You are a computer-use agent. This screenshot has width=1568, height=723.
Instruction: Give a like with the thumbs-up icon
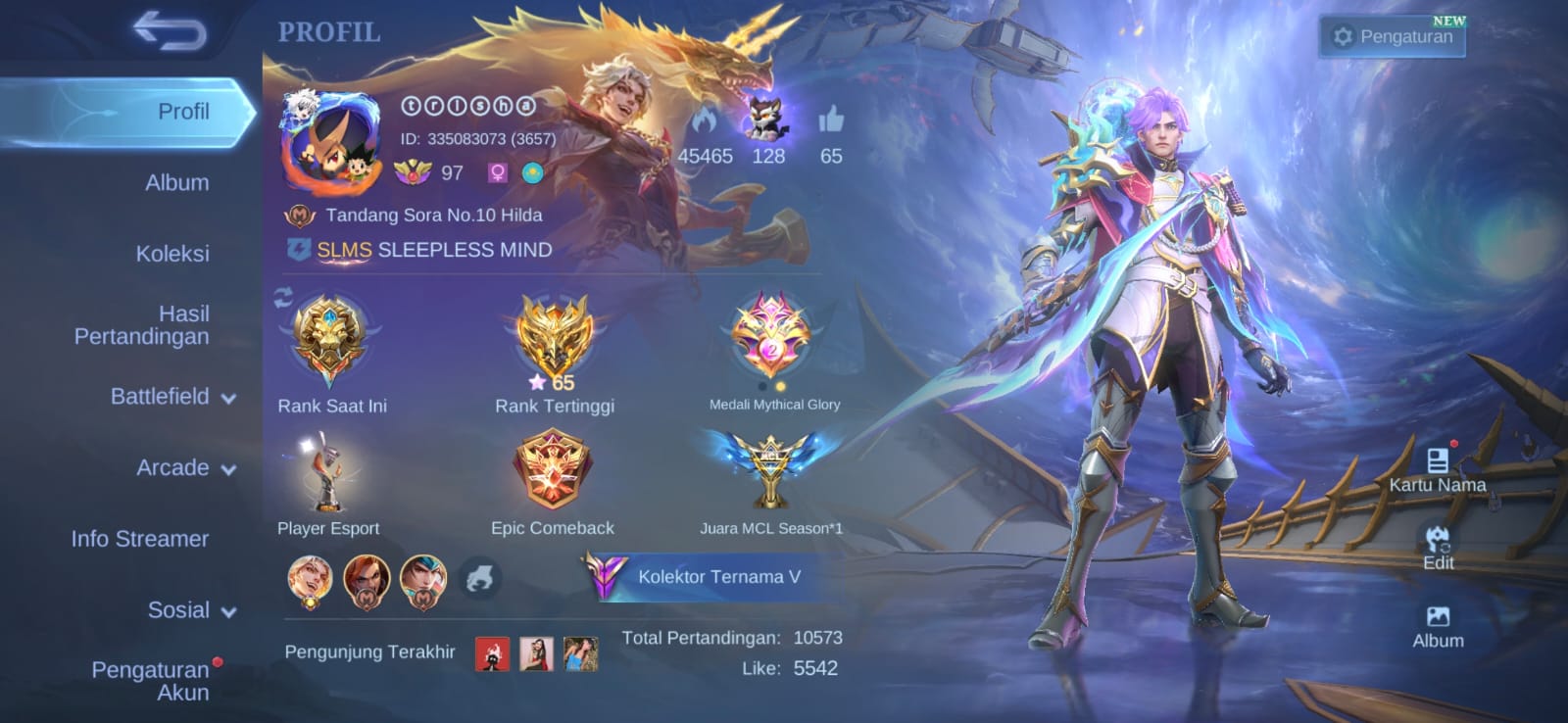click(831, 120)
